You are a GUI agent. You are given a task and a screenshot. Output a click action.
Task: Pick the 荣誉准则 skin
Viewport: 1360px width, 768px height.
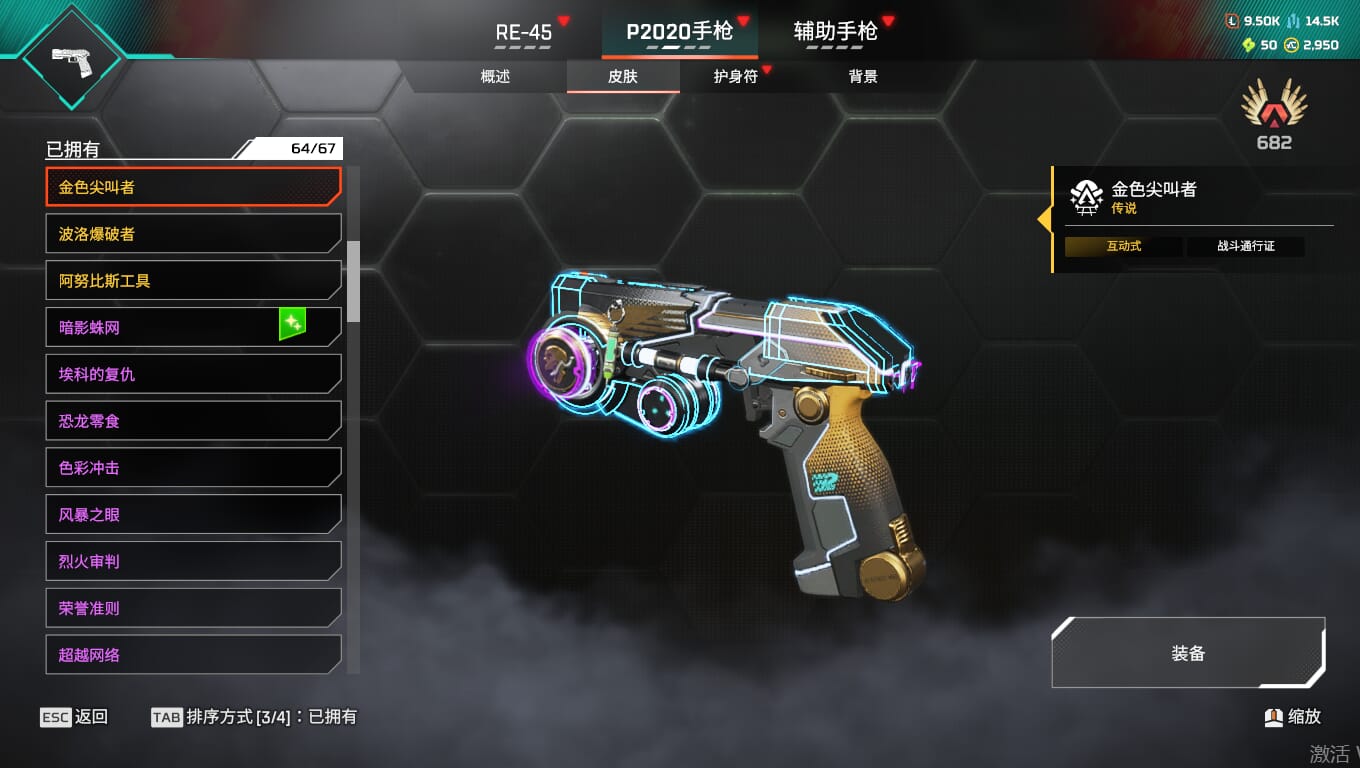(193, 608)
